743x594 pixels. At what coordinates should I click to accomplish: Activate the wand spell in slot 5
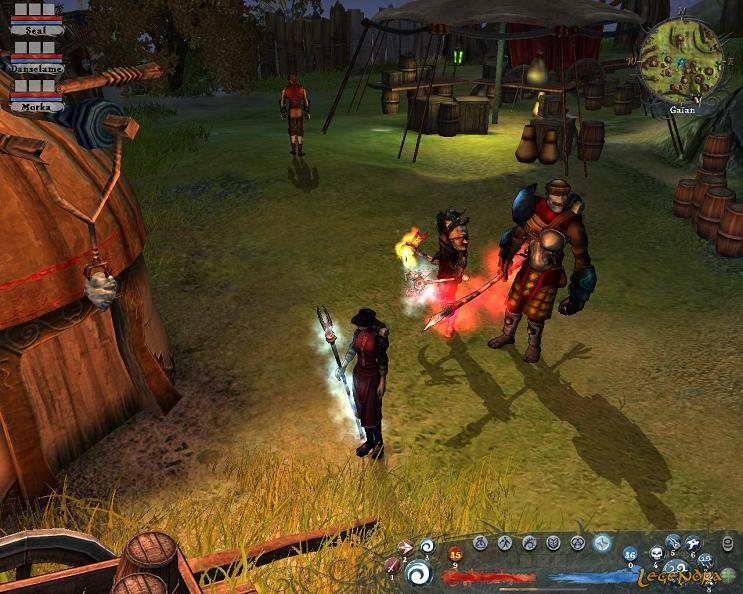[x=674, y=543]
